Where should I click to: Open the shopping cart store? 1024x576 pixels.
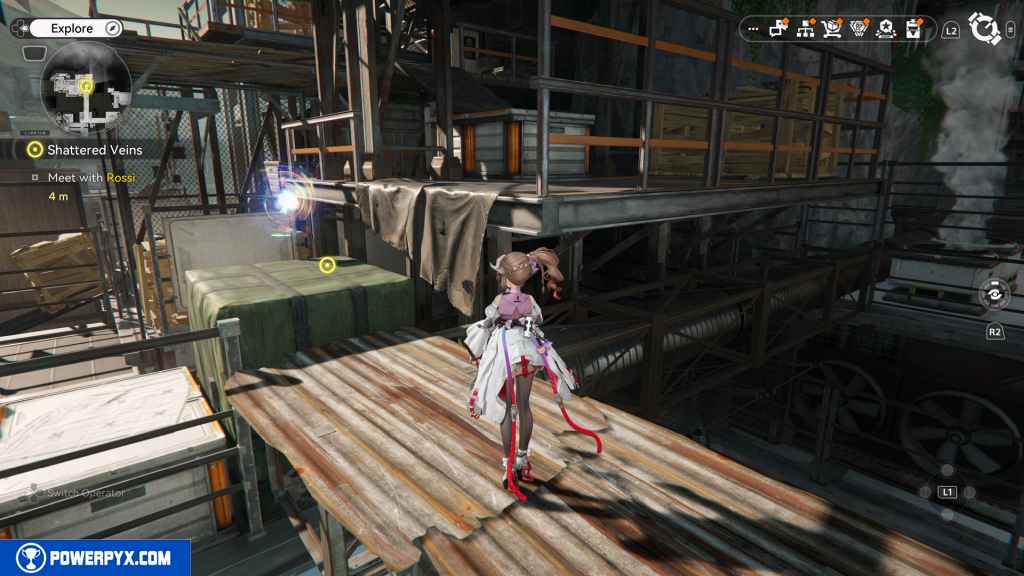click(832, 29)
